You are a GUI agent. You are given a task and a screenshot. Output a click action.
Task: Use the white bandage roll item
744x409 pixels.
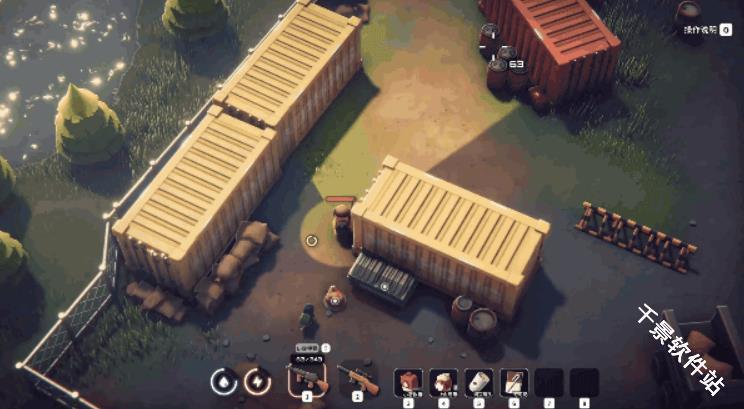pyautogui.click(x=479, y=382)
